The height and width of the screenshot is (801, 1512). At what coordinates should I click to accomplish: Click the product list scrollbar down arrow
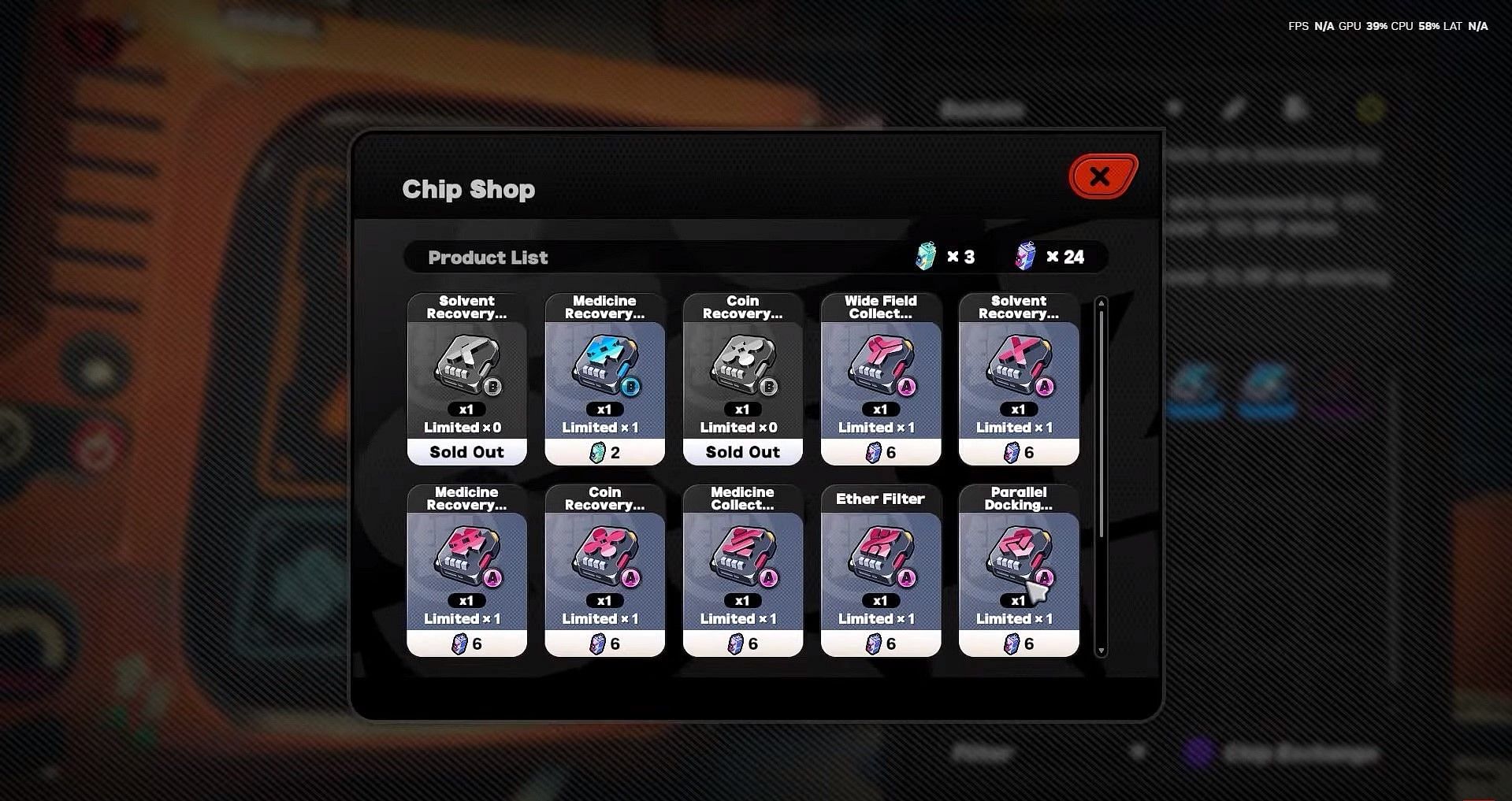(1101, 651)
